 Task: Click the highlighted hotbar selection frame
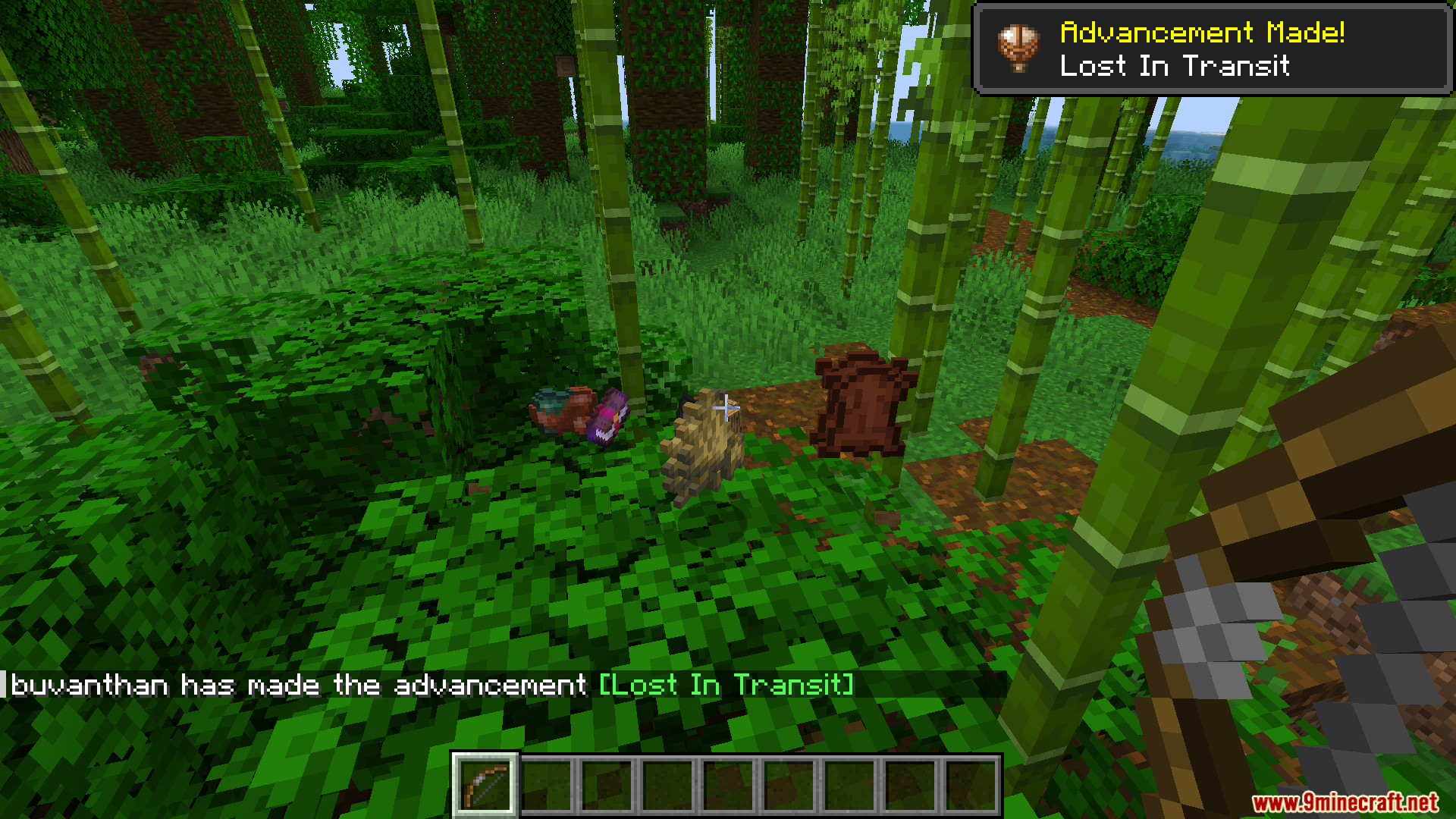click(x=486, y=783)
